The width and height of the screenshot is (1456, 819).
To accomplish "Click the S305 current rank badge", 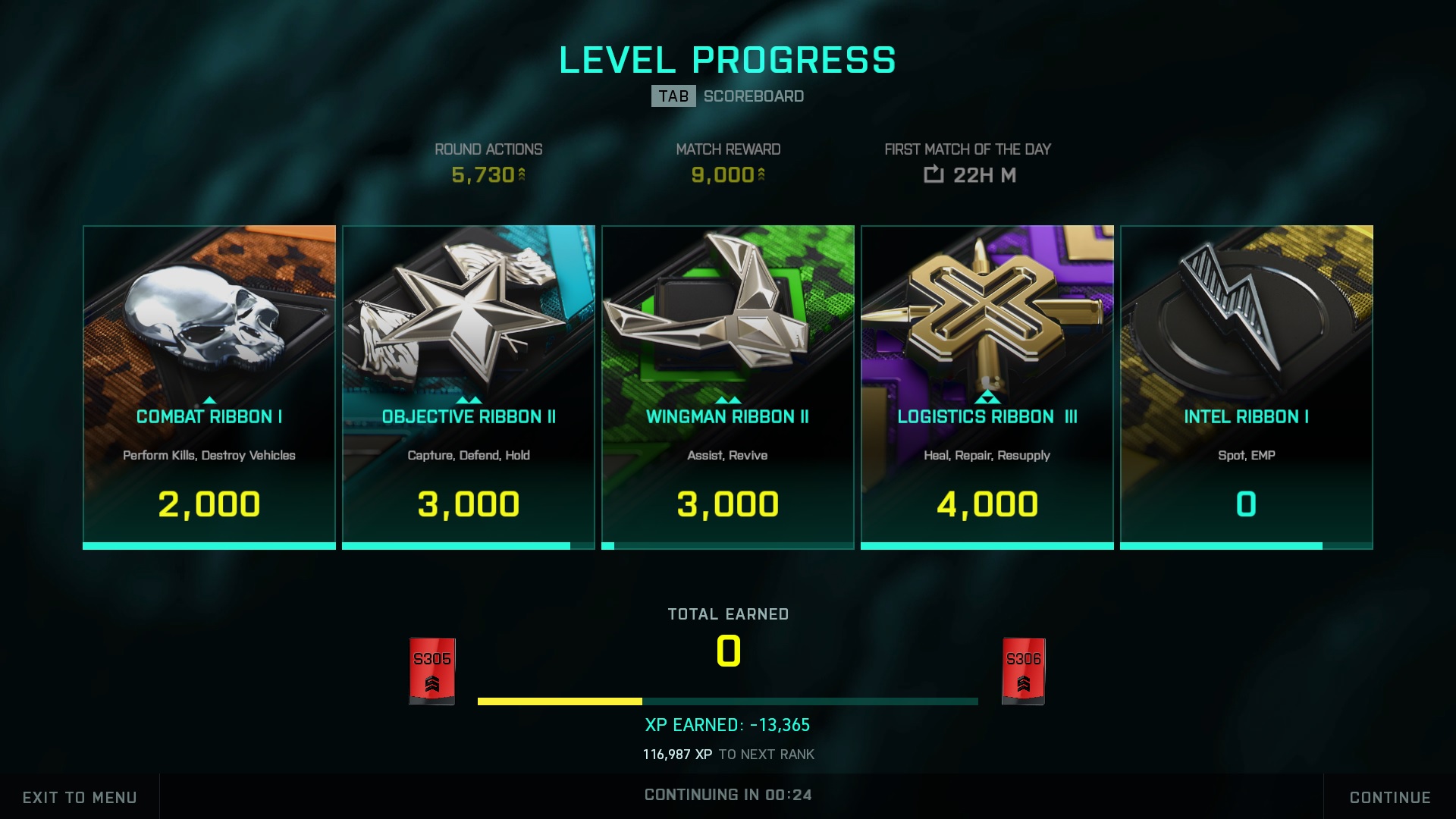I will [x=432, y=671].
